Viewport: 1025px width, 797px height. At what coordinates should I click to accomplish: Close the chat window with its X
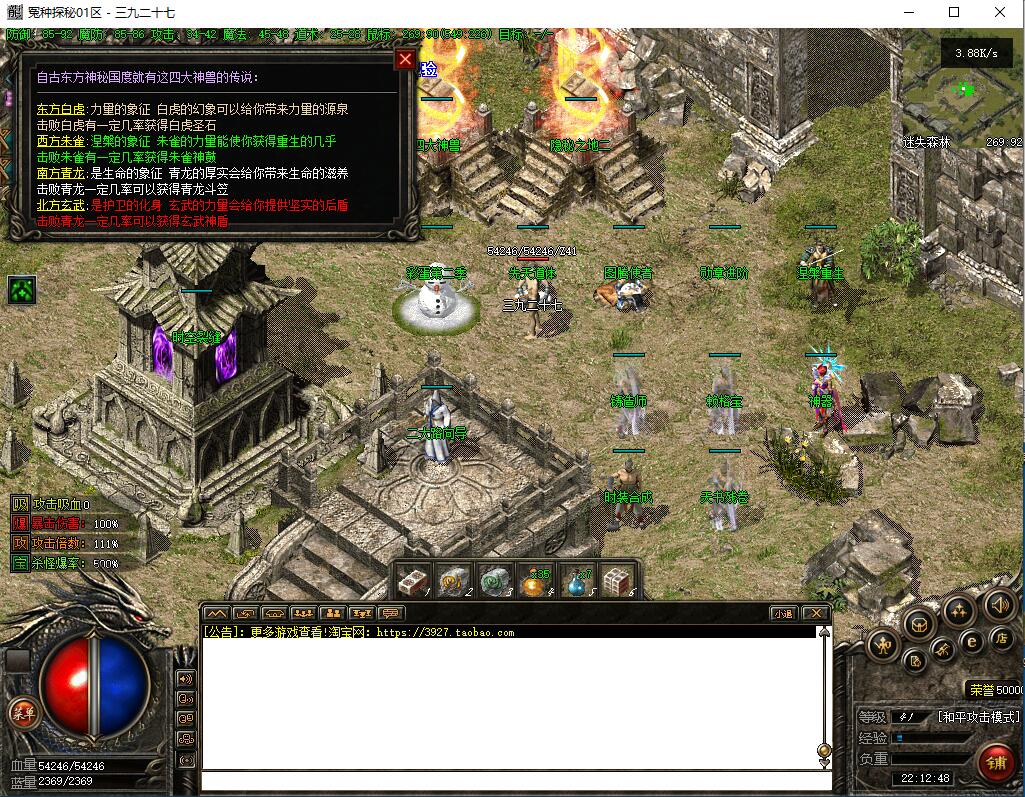pyautogui.click(x=815, y=613)
